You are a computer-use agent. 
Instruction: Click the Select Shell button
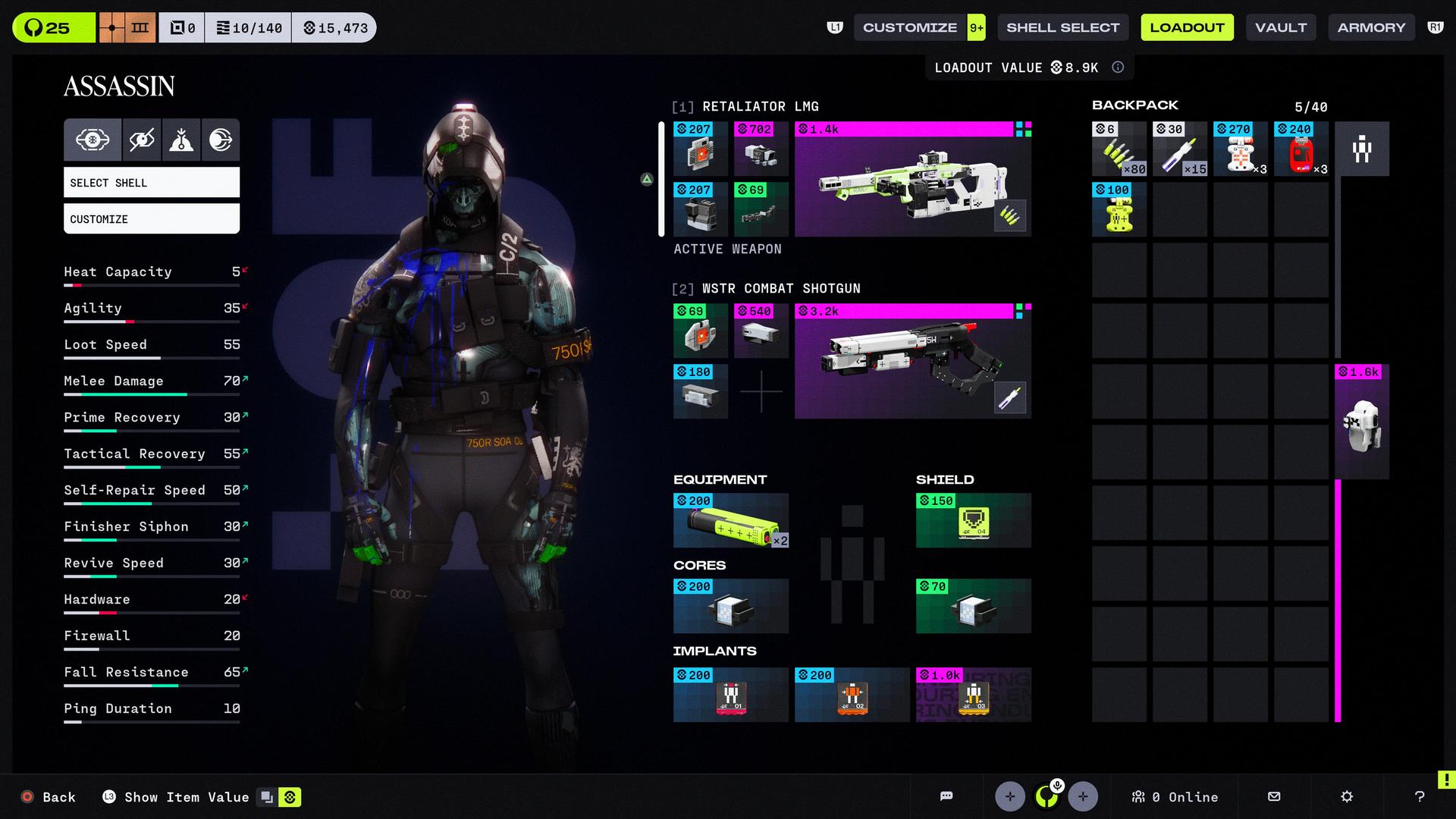(152, 183)
